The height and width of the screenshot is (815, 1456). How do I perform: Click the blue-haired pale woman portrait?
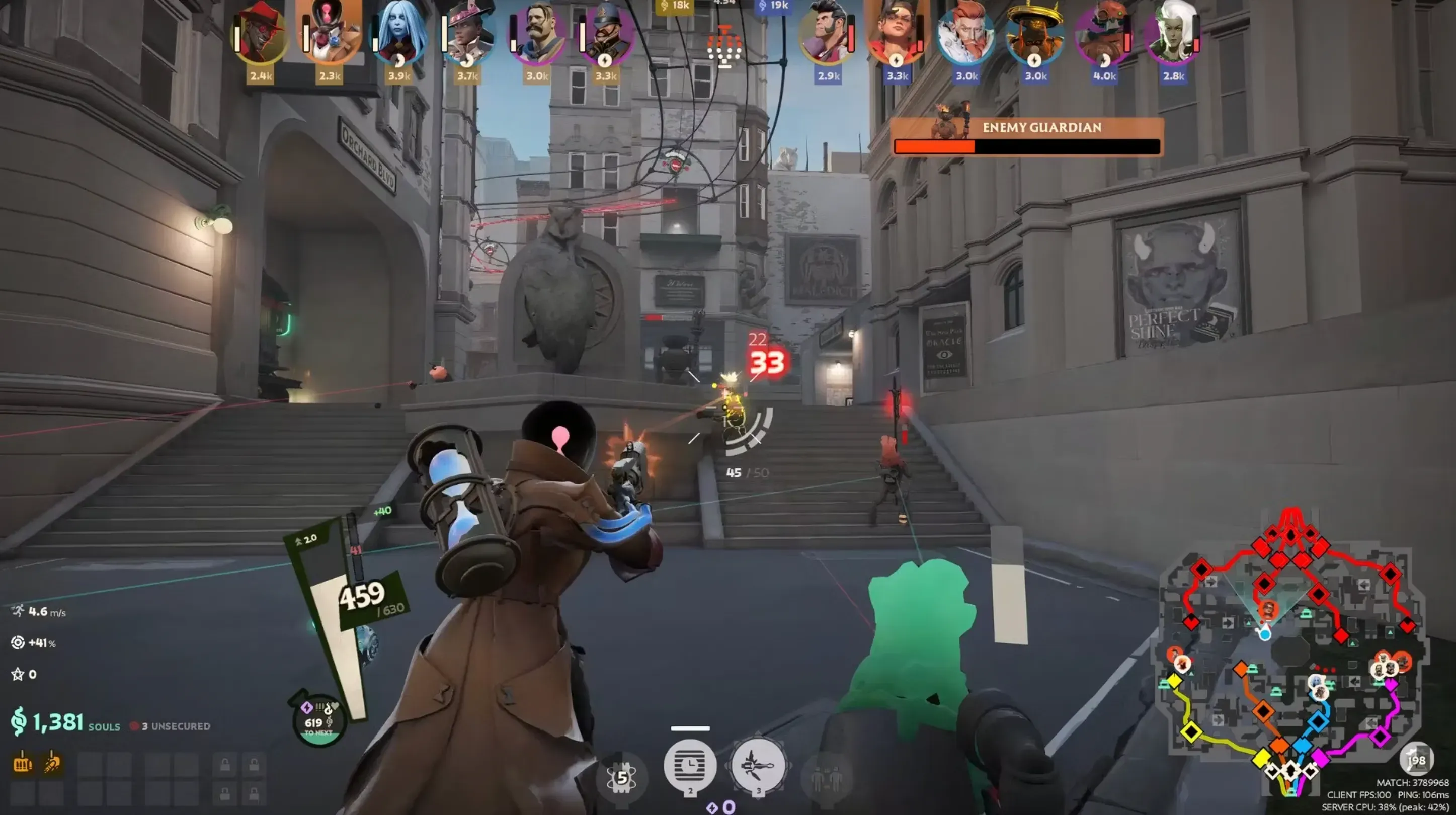click(399, 34)
